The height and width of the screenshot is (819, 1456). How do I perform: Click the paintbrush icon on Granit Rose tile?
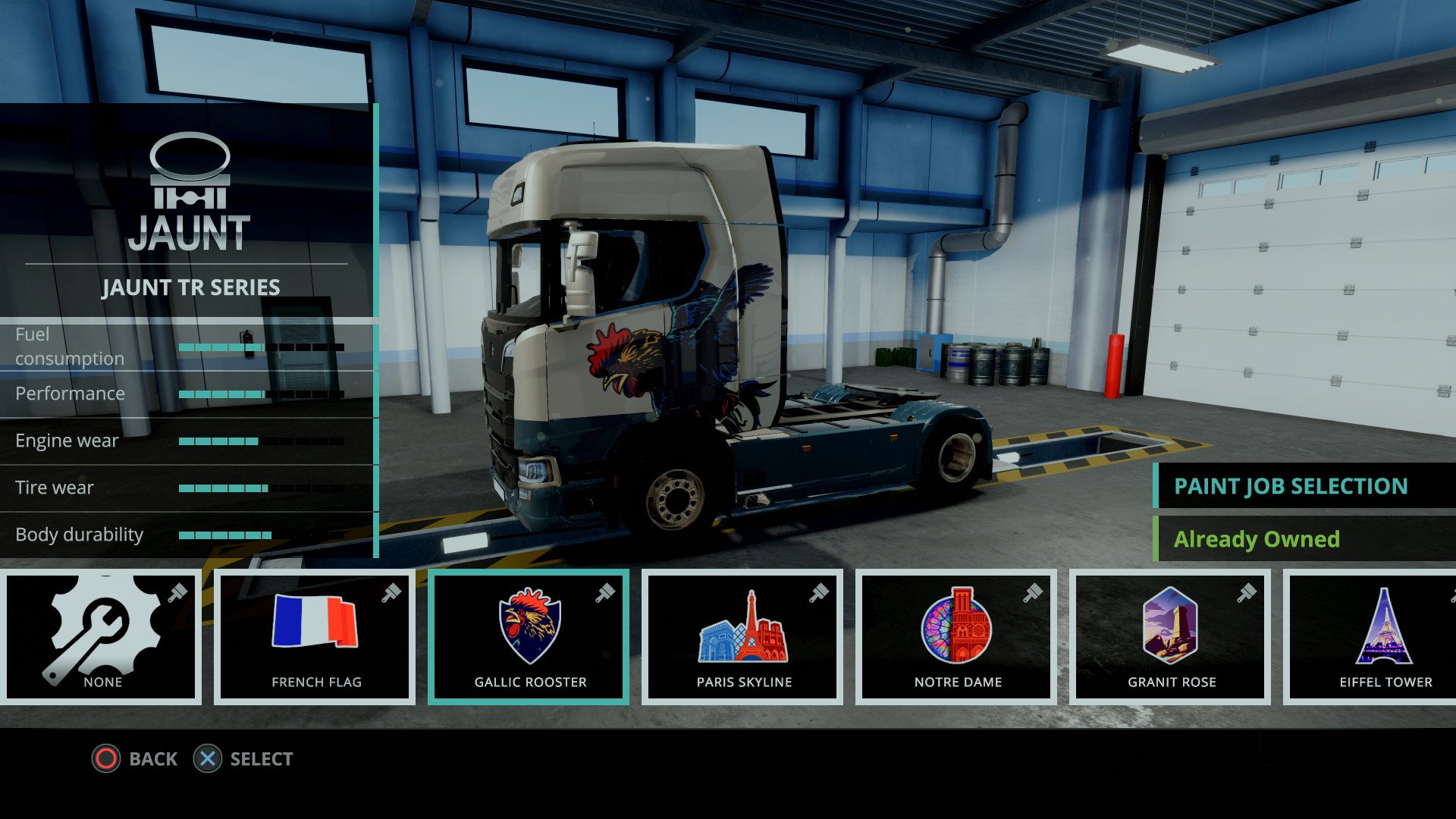[1248, 594]
